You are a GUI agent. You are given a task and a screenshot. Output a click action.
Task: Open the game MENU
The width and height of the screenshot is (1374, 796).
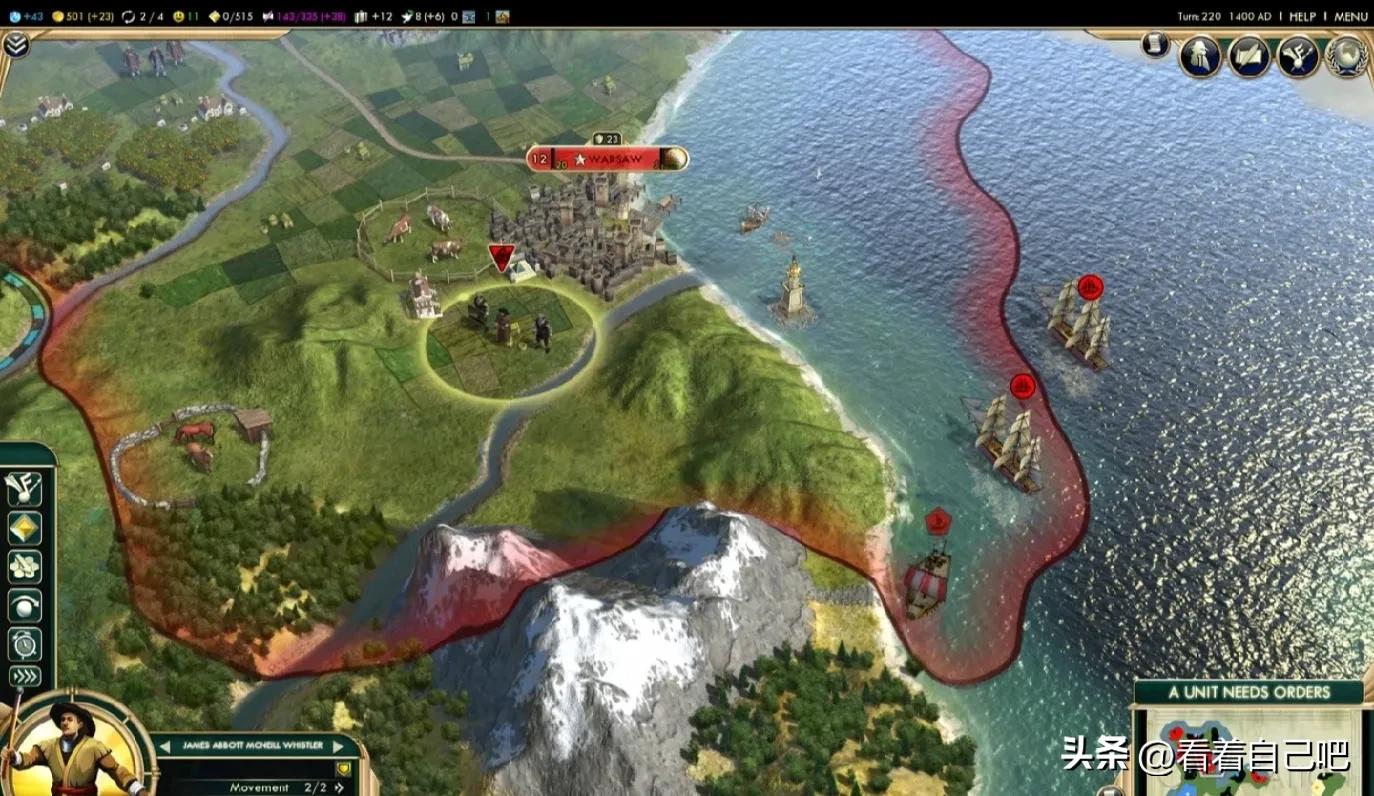[1350, 16]
